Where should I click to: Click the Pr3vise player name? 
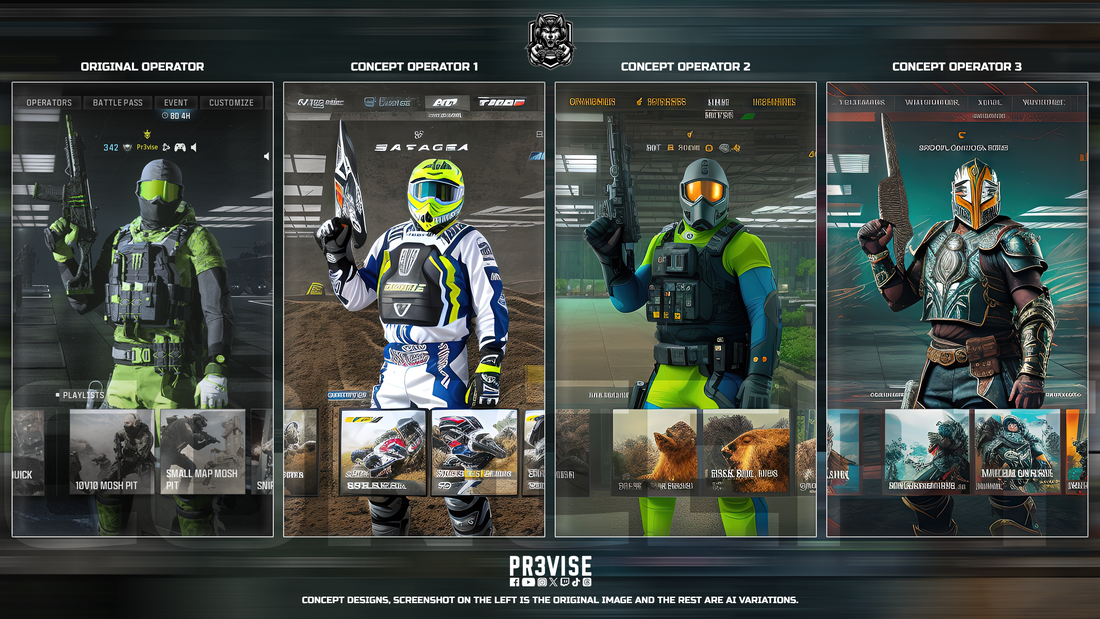tap(147, 147)
